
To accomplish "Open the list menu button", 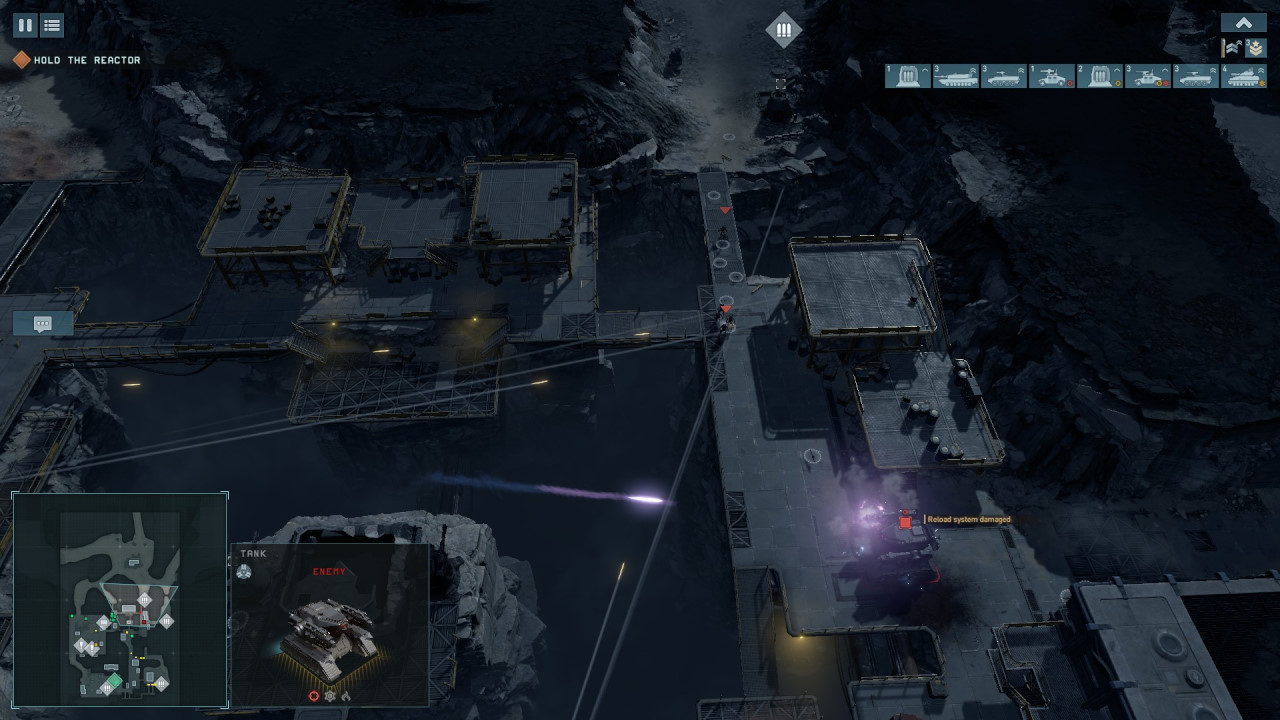I will [52, 25].
